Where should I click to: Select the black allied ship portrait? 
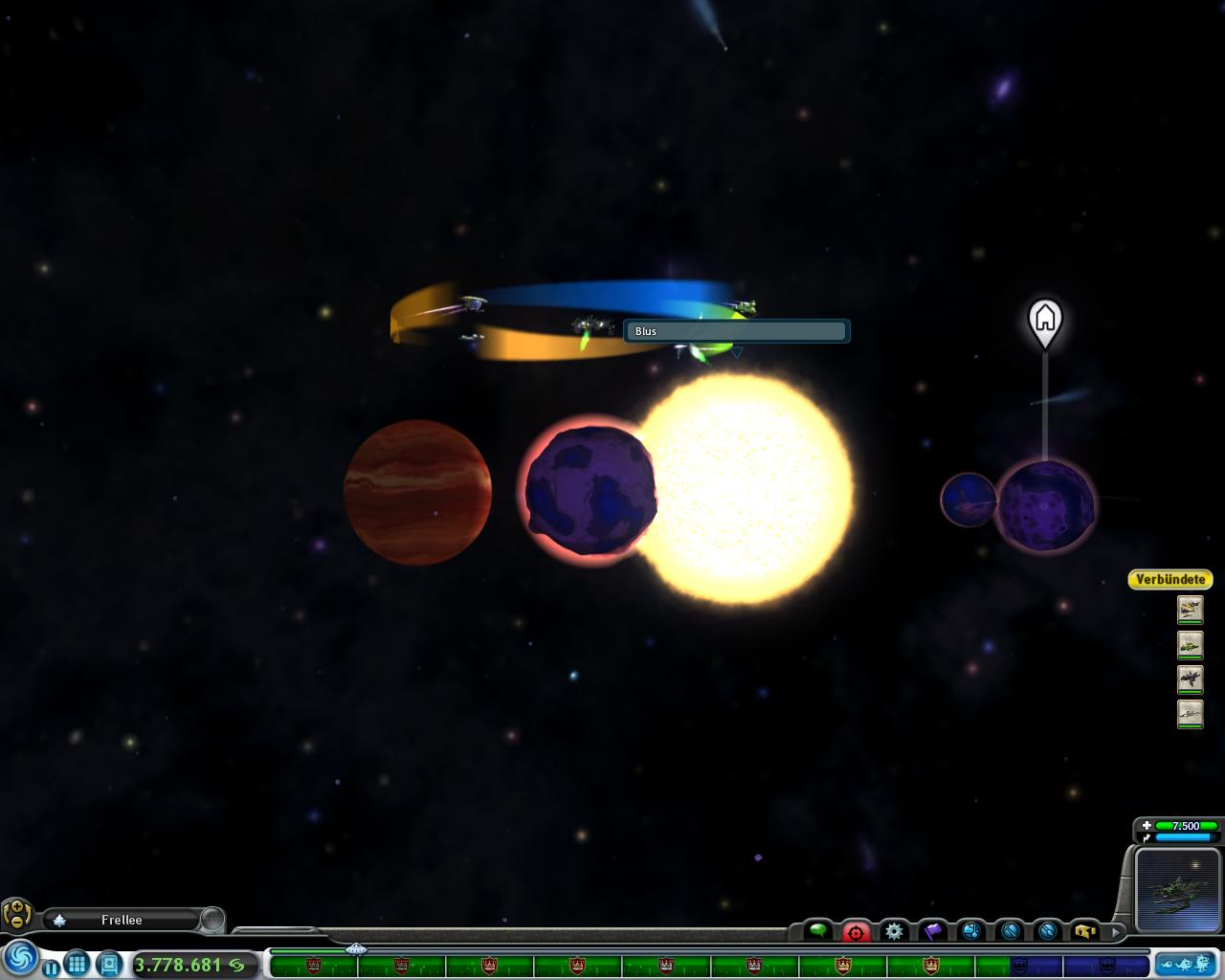pos(1190,679)
